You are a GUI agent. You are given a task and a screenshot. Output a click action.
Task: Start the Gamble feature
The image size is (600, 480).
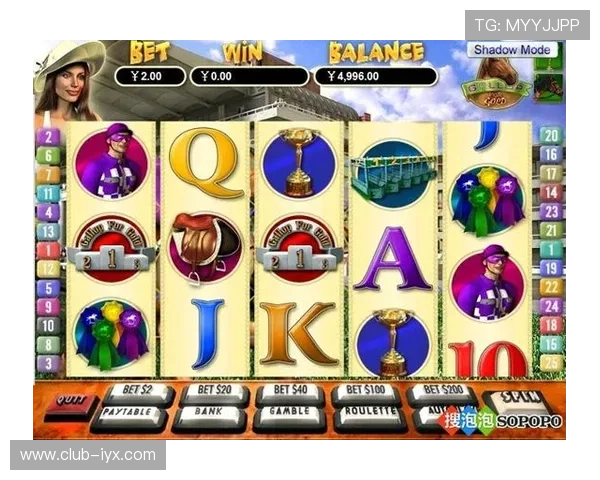coord(288,412)
